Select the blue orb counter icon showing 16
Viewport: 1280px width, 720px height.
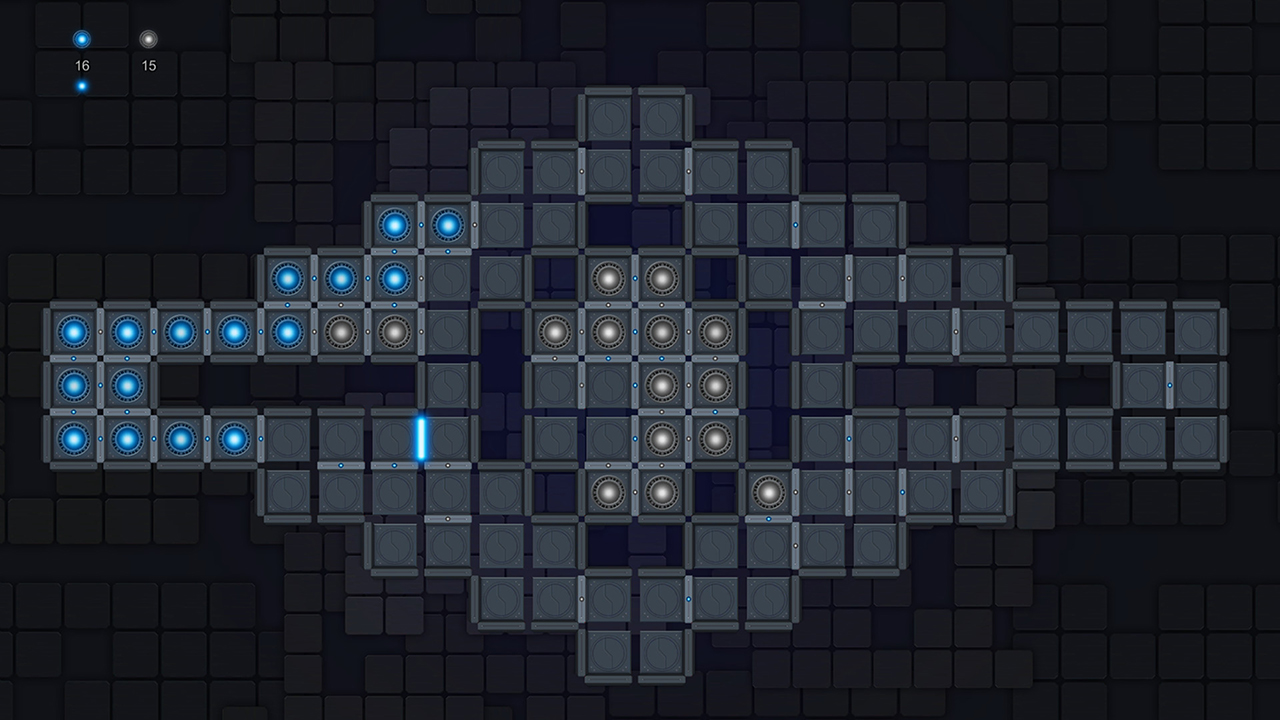(x=80, y=40)
